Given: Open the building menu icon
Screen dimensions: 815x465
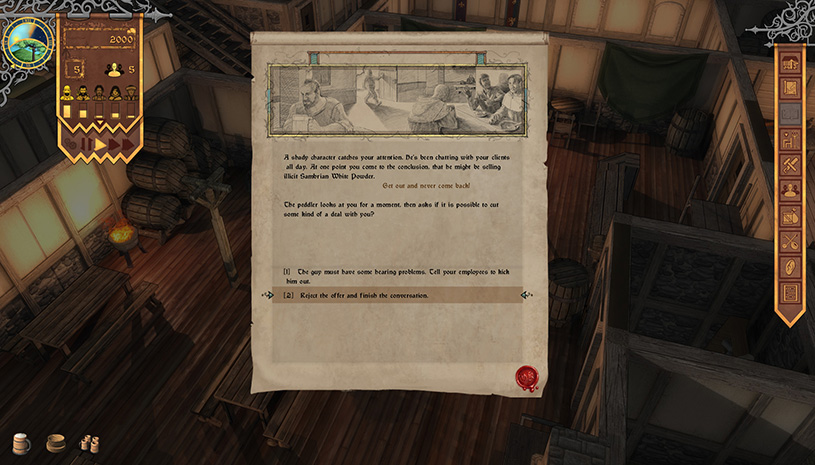Looking at the screenshot, I should point(790,65).
